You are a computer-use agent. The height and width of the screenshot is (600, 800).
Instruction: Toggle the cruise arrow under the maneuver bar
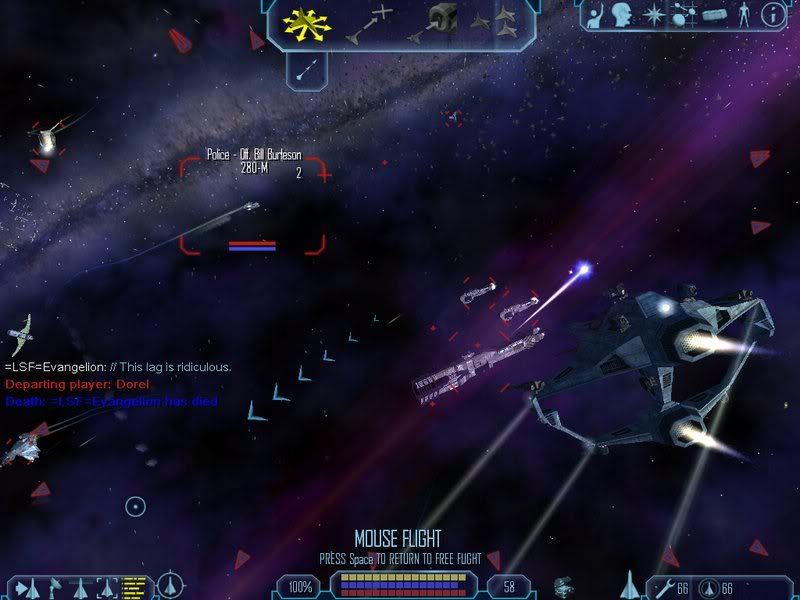click(305, 68)
